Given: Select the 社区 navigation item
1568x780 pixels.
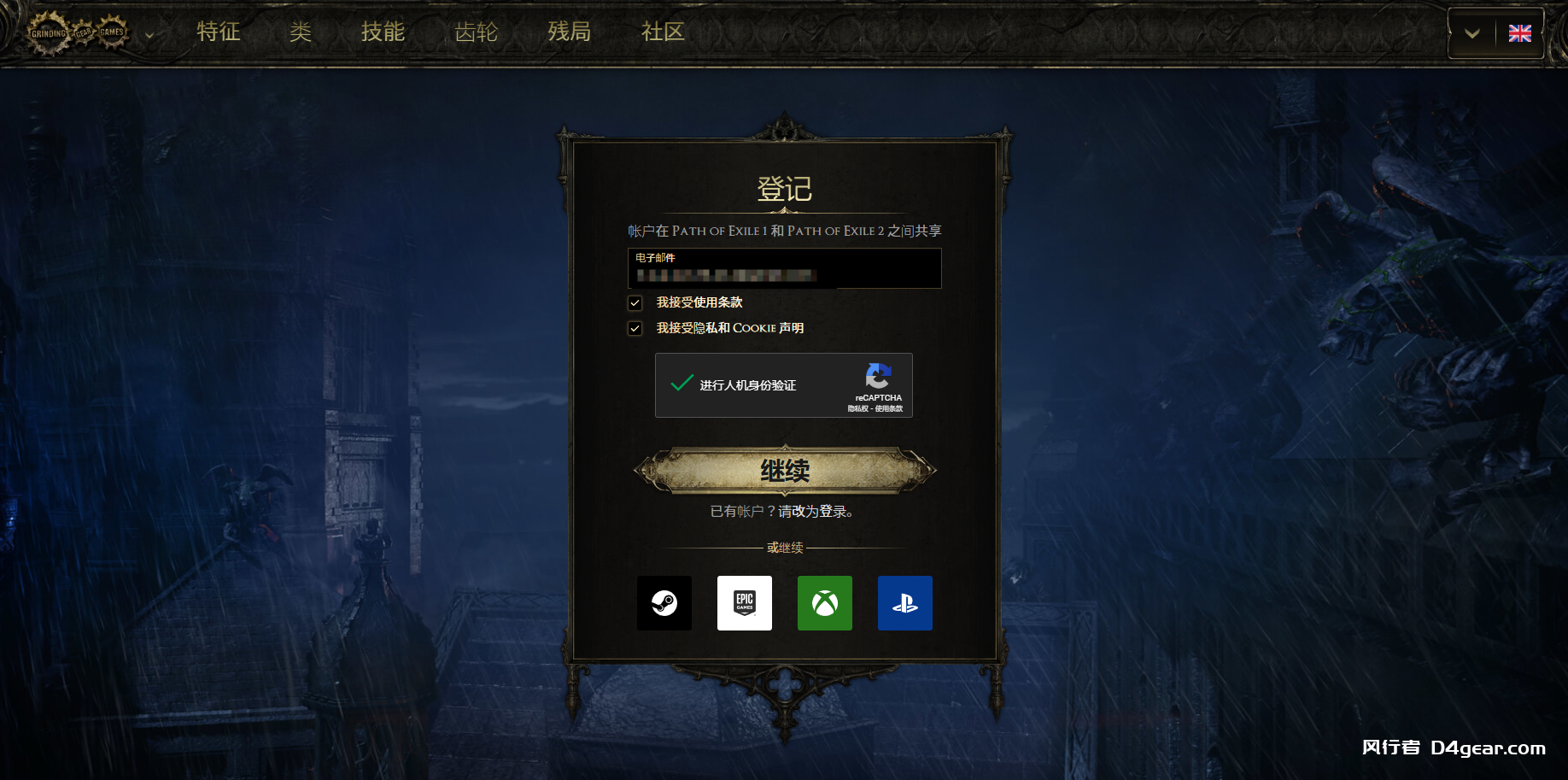Looking at the screenshot, I should (x=662, y=32).
